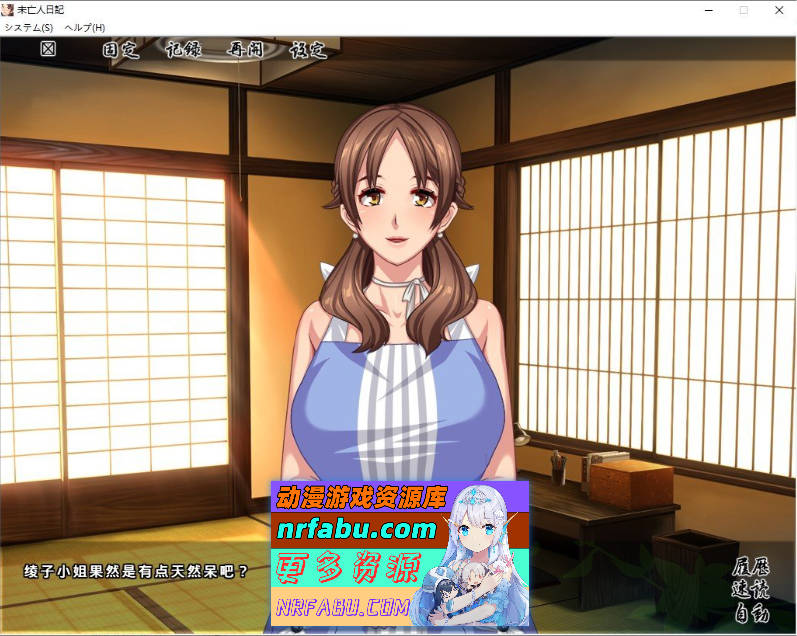Open the 再開 load menu
Image resolution: width=797 pixels, height=636 pixels.
pyautogui.click(x=246, y=49)
